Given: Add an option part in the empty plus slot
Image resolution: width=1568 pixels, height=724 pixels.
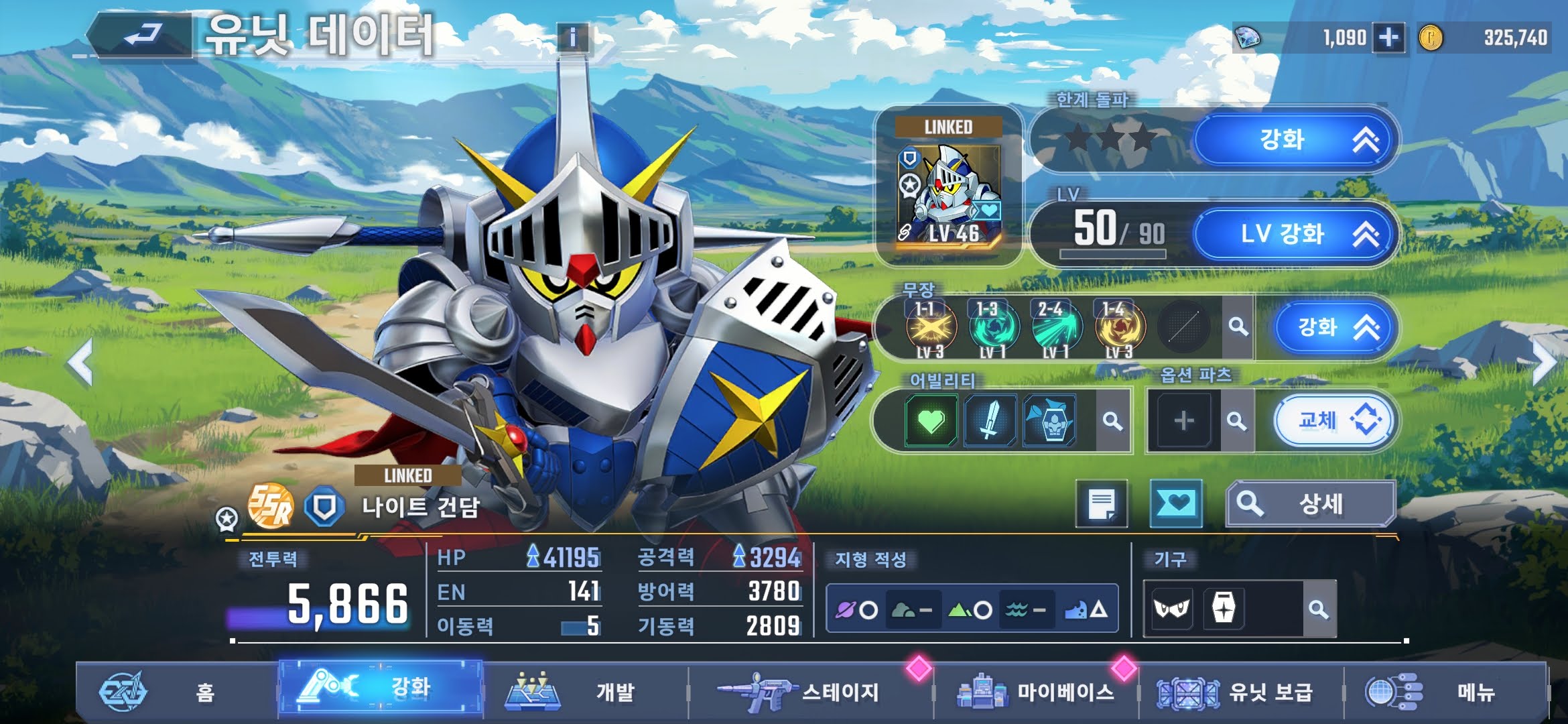Looking at the screenshot, I should tap(1184, 421).
